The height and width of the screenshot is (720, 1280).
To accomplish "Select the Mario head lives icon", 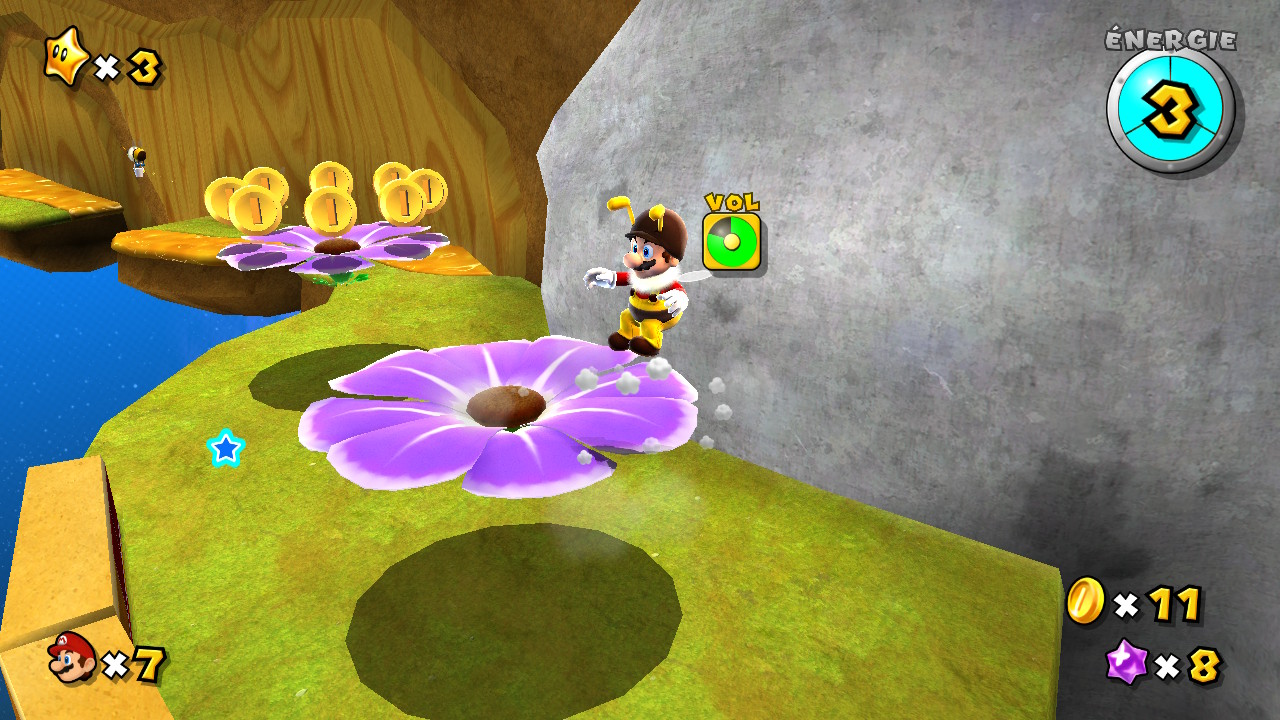I will tap(72, 658).
